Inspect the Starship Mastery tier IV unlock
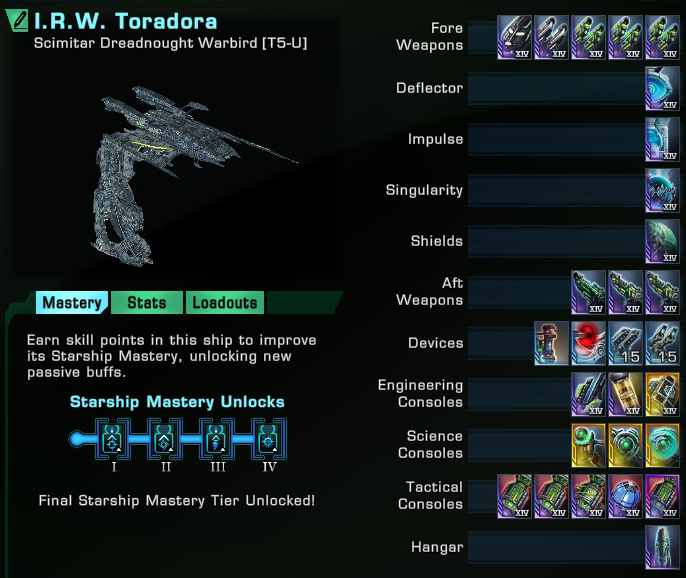686x578 pixels. (x=266, y=439)
